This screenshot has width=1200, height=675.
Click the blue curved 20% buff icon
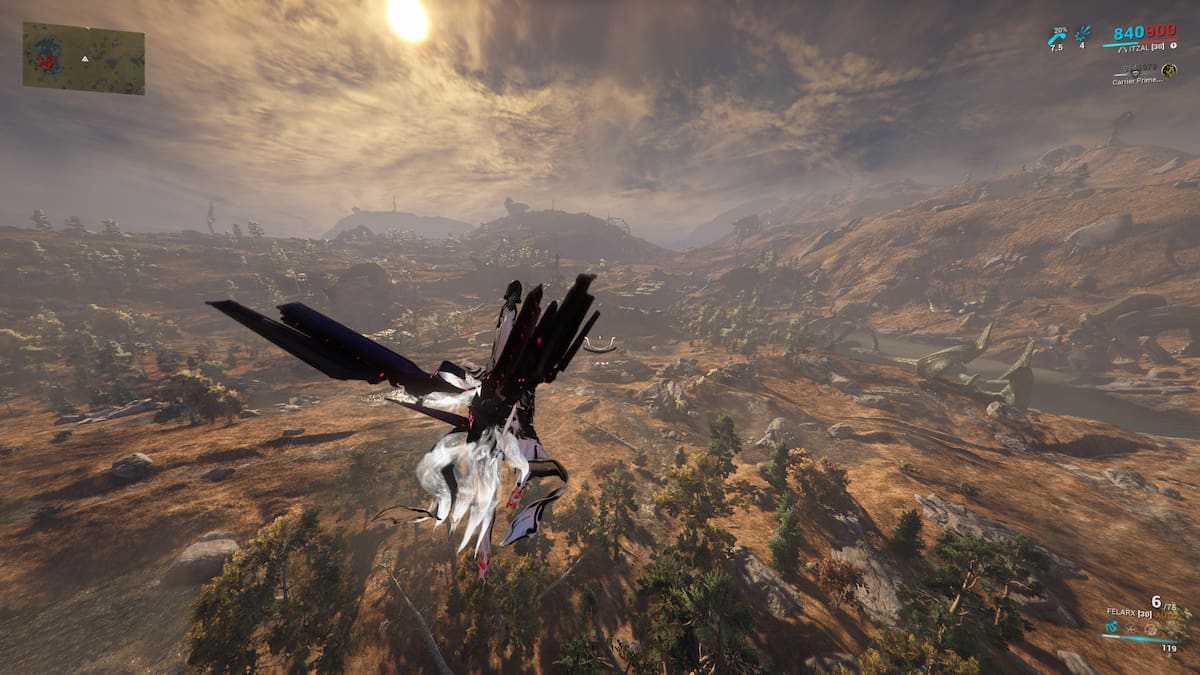tap(1056, 37)
